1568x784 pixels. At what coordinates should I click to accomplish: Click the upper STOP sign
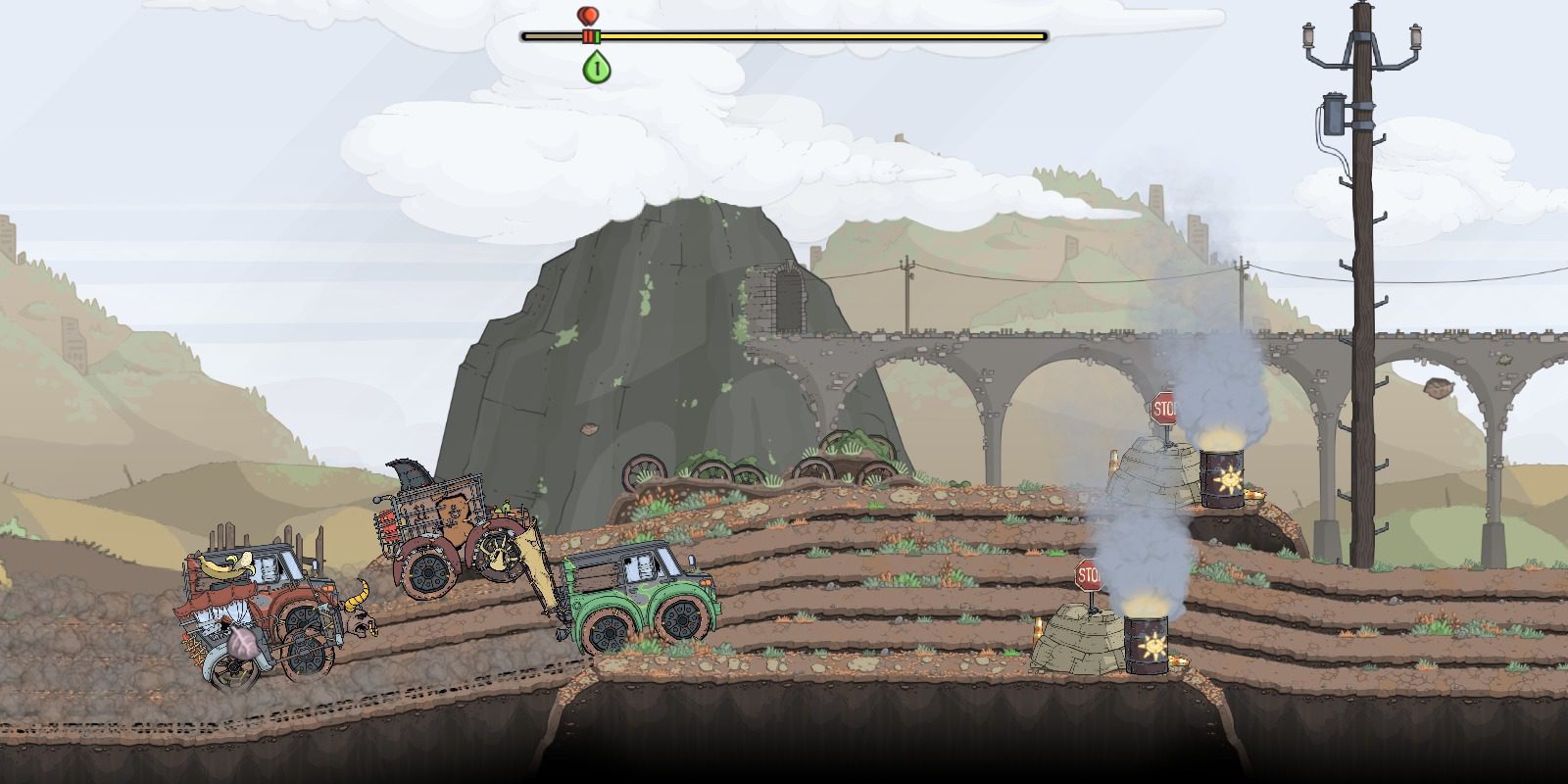click(1163, 406)
